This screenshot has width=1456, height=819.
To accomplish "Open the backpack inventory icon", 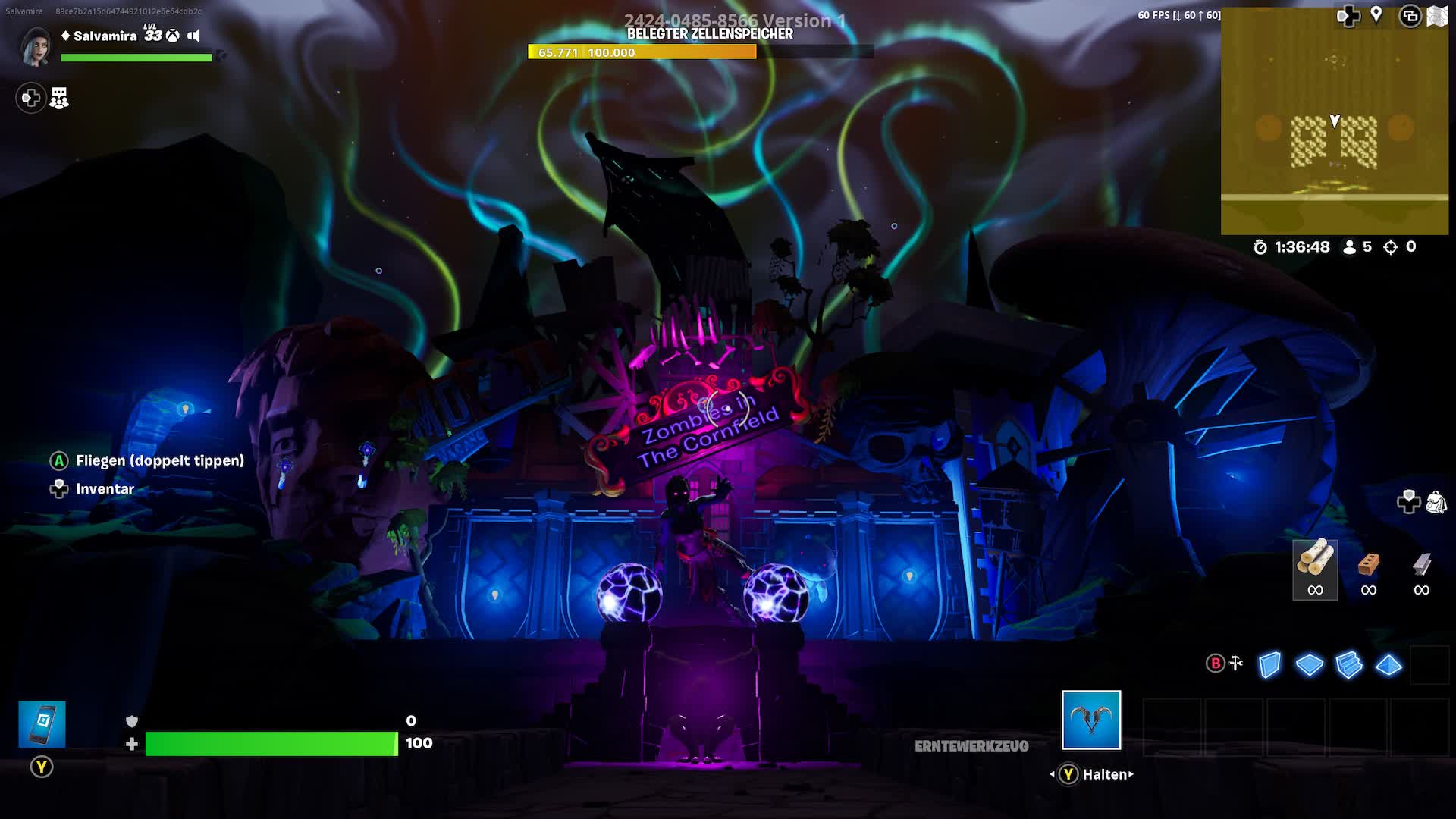I will (x=1436, y=502).
